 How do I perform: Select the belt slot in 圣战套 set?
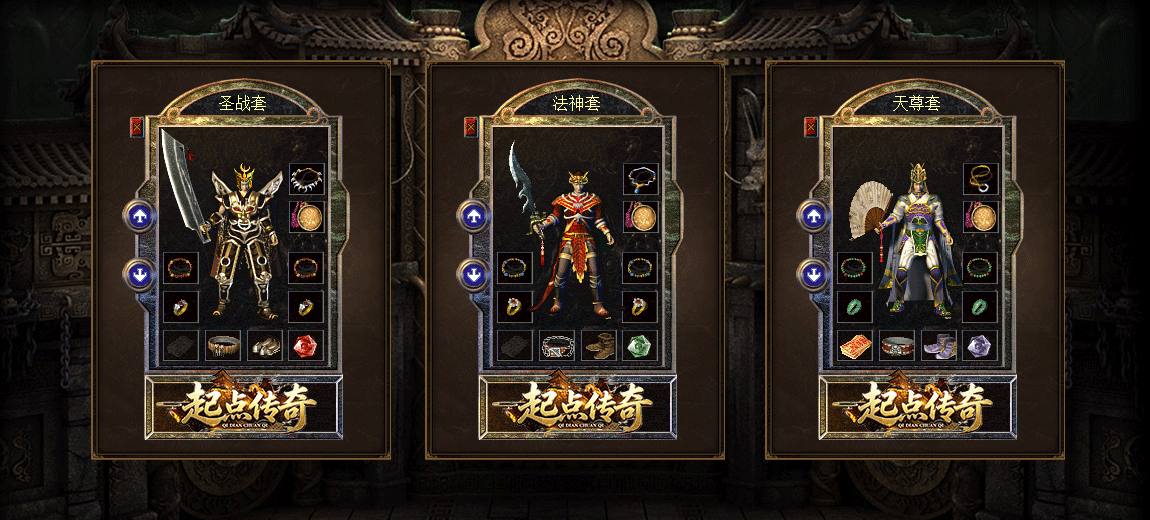223,346
